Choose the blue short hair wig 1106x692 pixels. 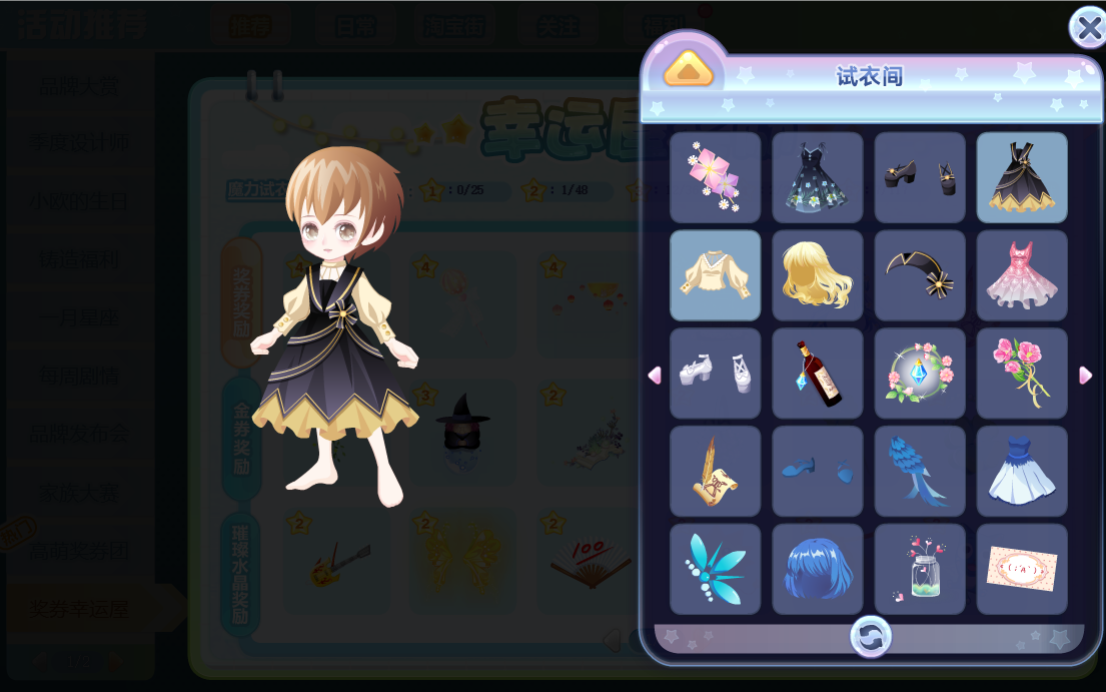tap(817, 569)
